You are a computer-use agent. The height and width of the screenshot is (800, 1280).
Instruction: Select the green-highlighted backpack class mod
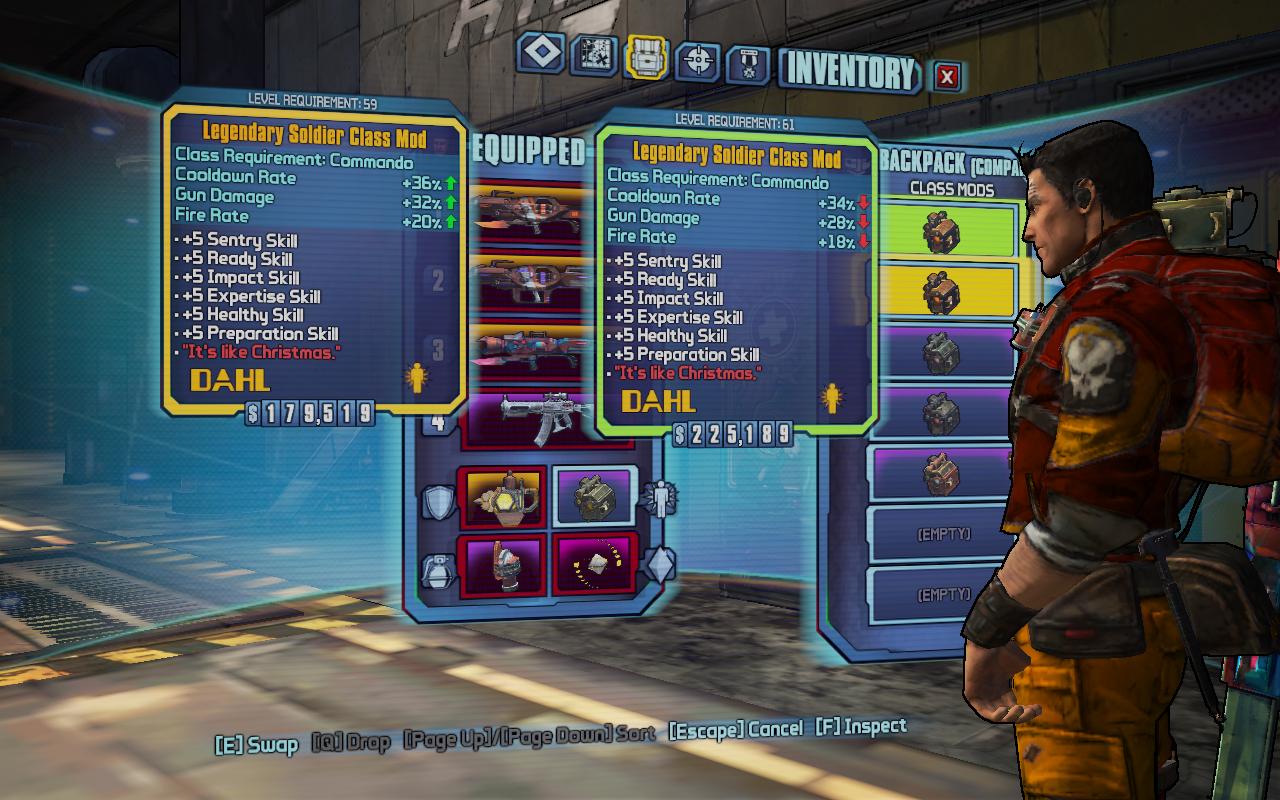point(946,231)
